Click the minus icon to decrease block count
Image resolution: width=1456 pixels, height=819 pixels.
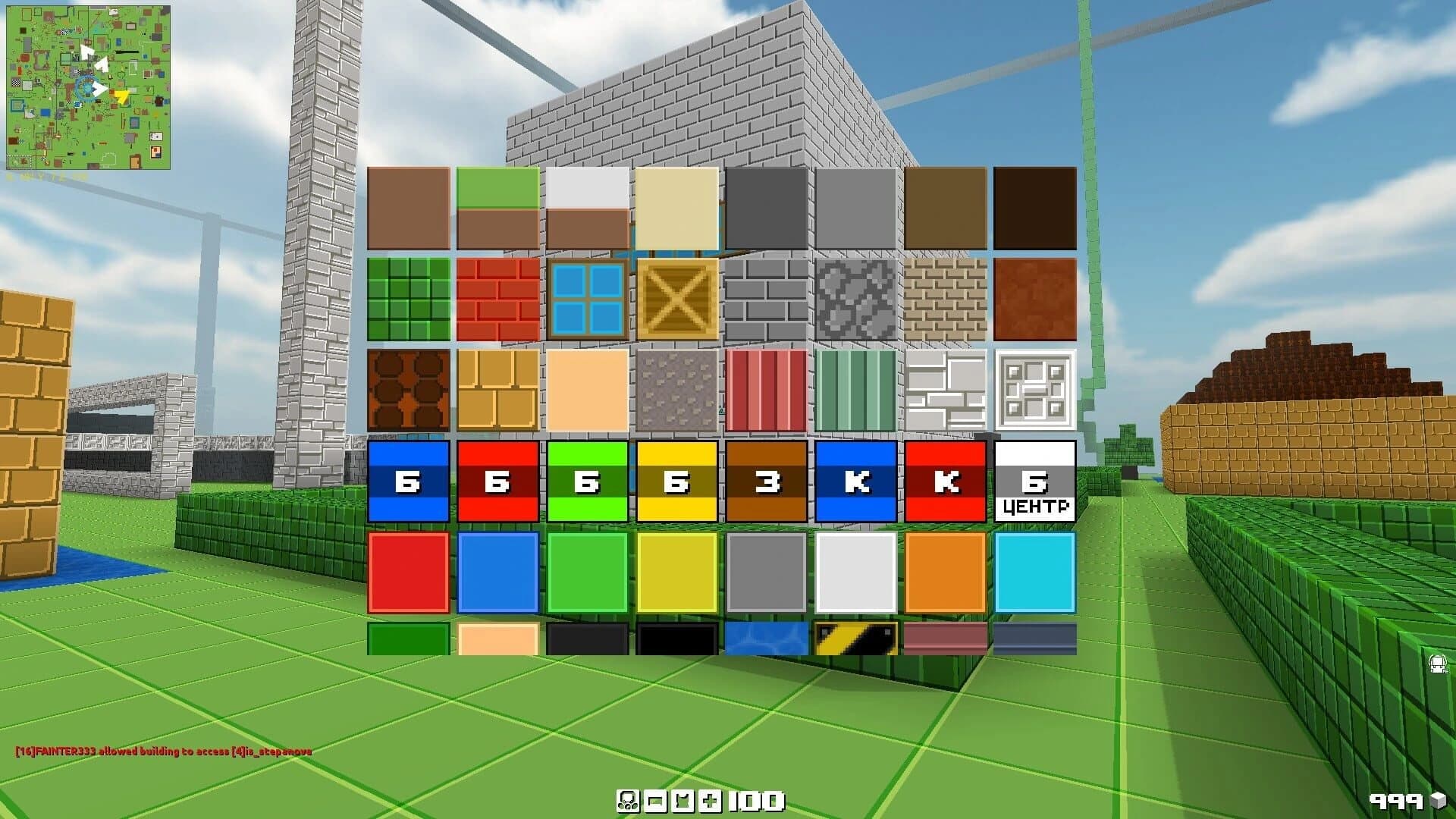pos(657,801)
